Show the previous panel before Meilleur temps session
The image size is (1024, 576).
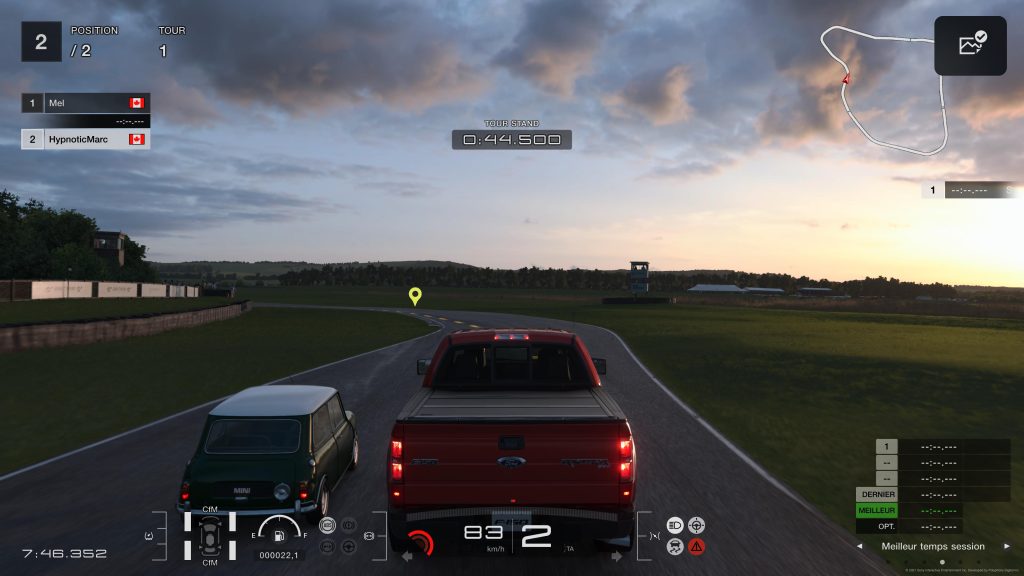click(859, 546)
